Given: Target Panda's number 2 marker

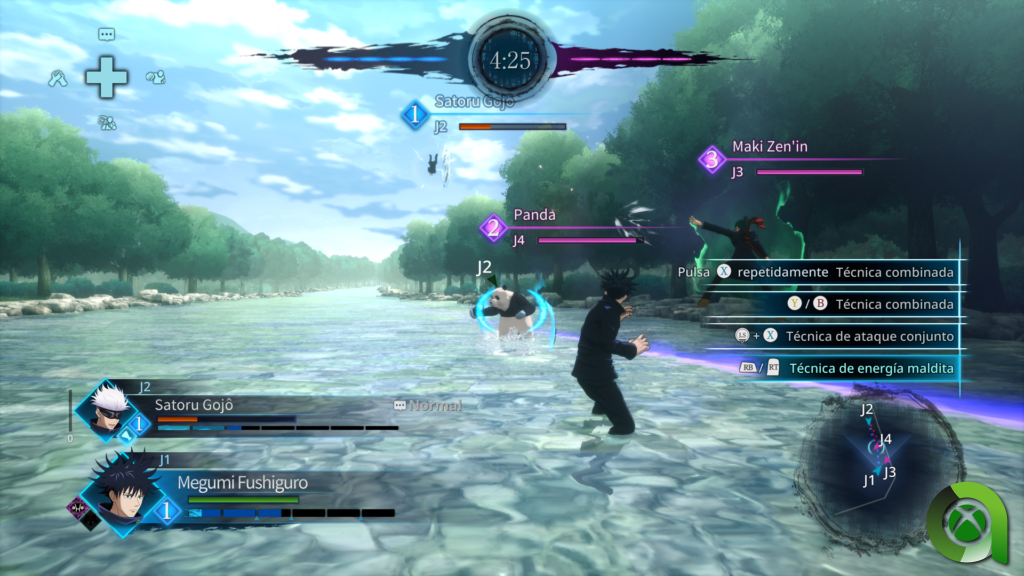Looking at the screenshot, I should (x=493, y=228).
